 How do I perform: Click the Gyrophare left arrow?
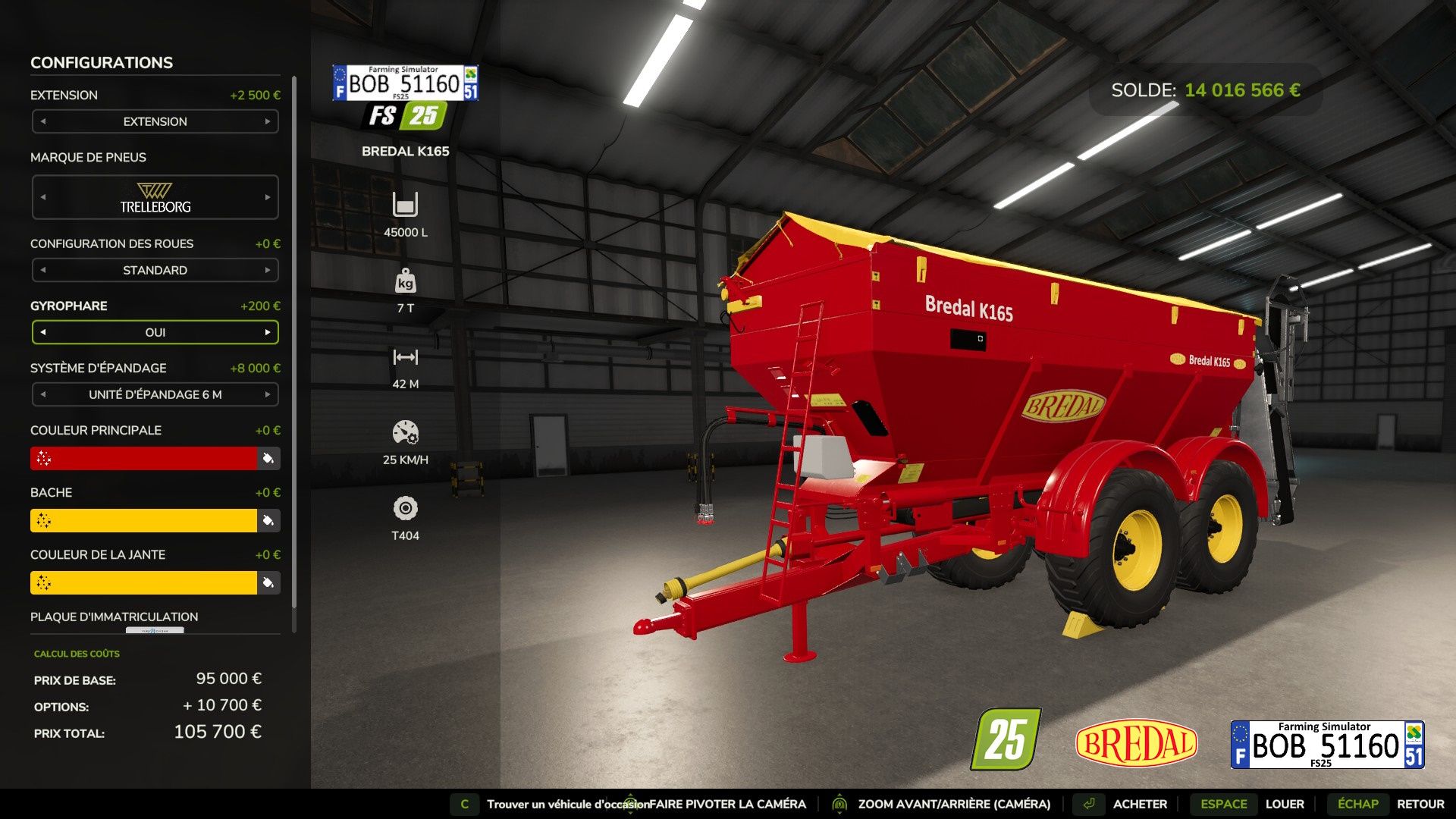(x=43, y=332)
